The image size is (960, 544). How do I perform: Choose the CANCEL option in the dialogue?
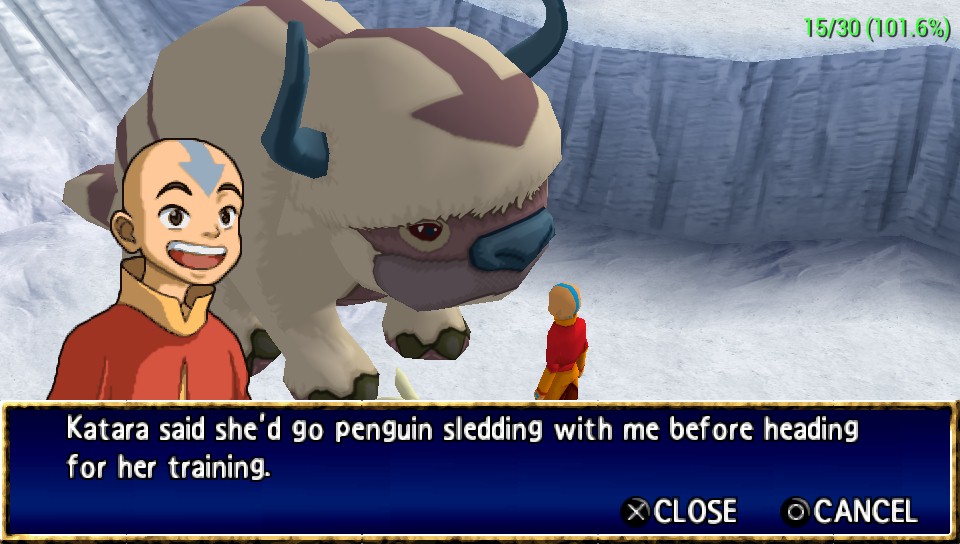click(849, 512)
